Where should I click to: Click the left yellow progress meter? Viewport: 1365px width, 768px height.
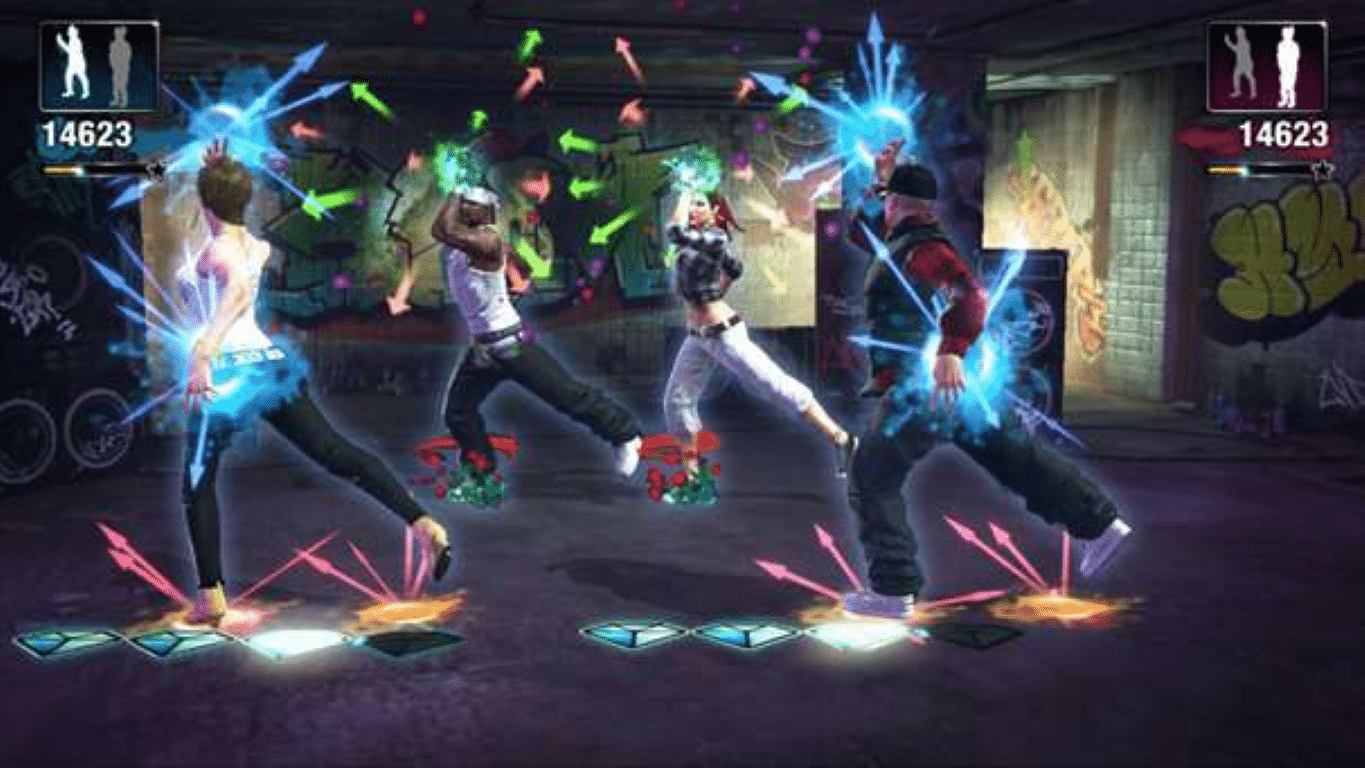(x=65, y=170)
